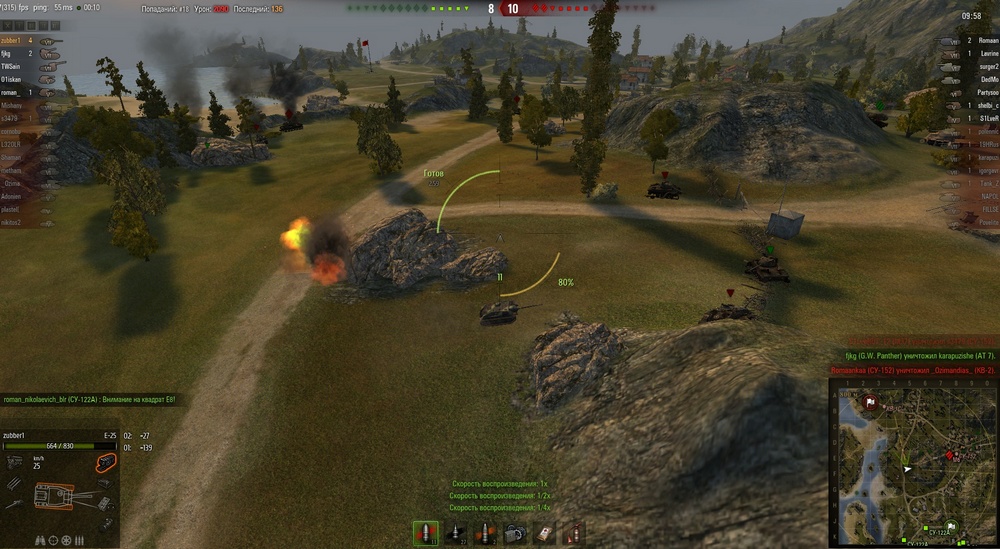
Task: Select player TWSain in the allied list
Action: pyautogui.click(x=12, y=65)
